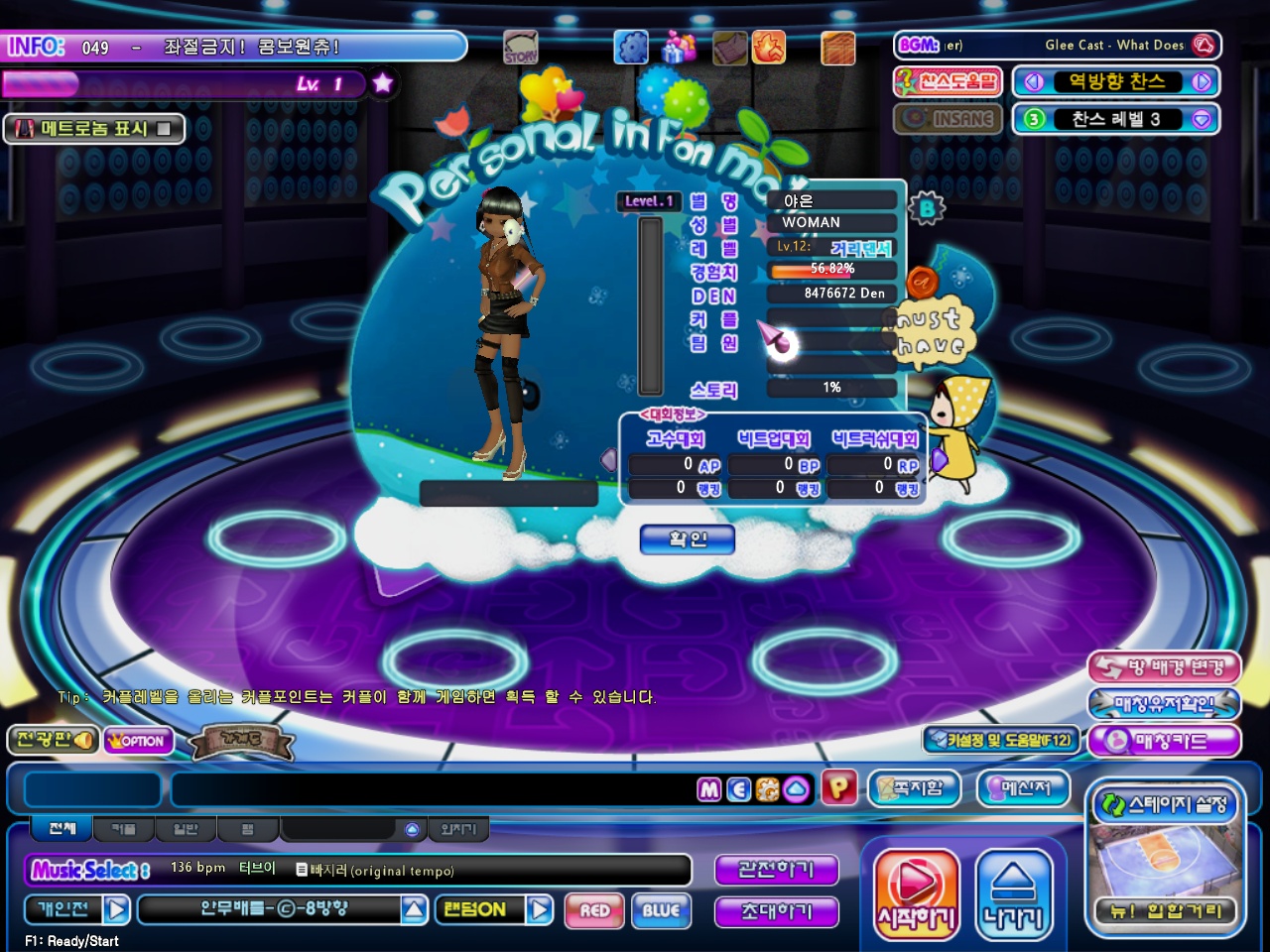The height and width of the screenshot is (952, 1270).
Task: Toggle the INSANE mode button
Action: pyautogui.click(x=949, y=119)
